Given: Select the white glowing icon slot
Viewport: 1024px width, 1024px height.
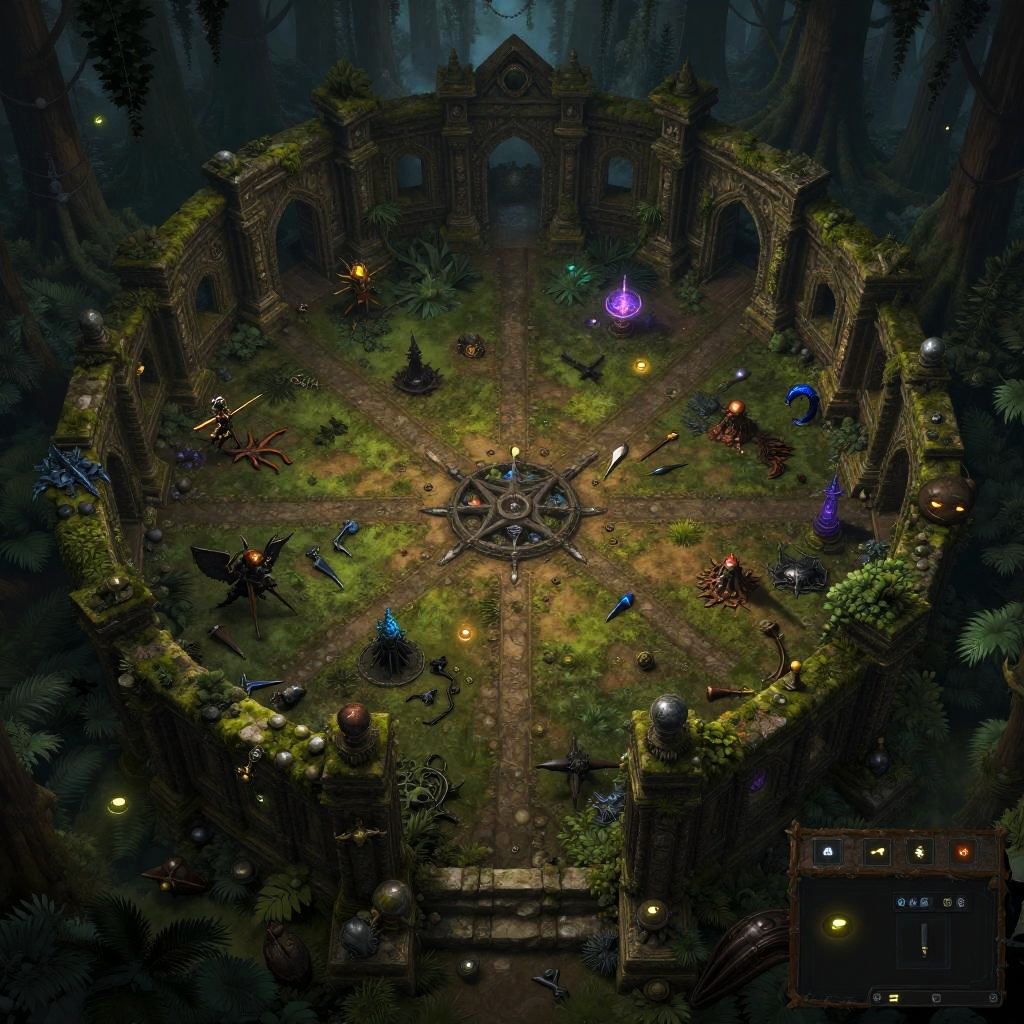Looking at the screenshot, I should pyautogui.click(x=827, y=852).
